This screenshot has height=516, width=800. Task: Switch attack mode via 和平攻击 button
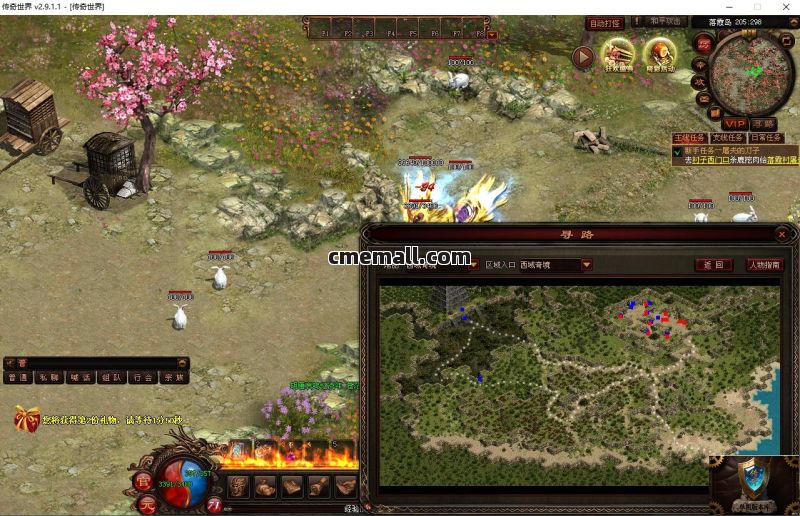click(665, 21)
